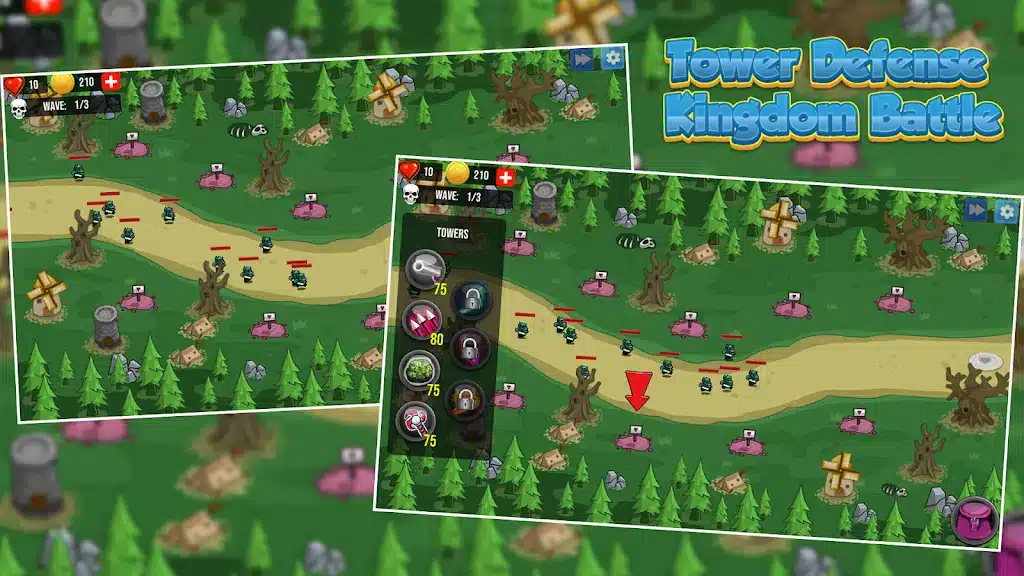Select the rocket tower costing 80
The image size is (1024, 576).
pos(421,319)
